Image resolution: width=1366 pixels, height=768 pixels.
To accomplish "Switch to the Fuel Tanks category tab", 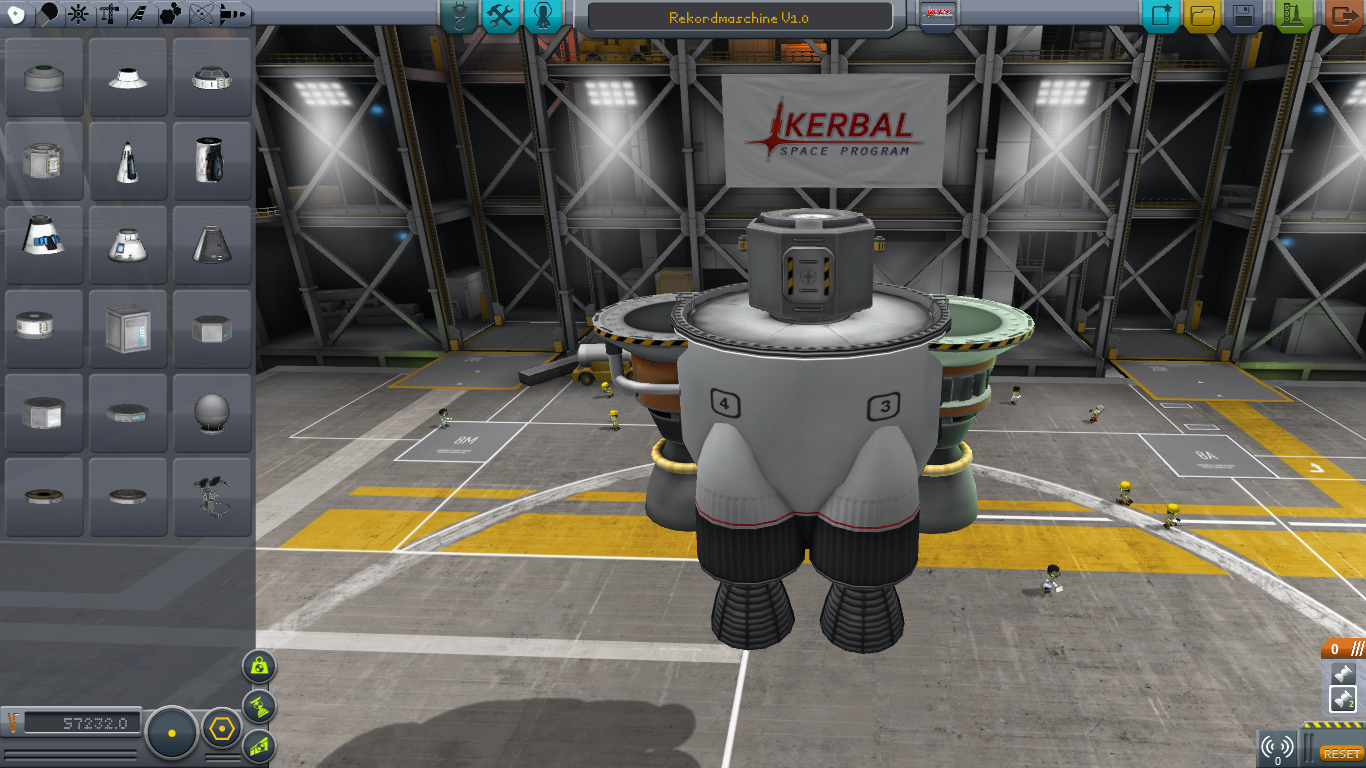I will coord(46,14).
